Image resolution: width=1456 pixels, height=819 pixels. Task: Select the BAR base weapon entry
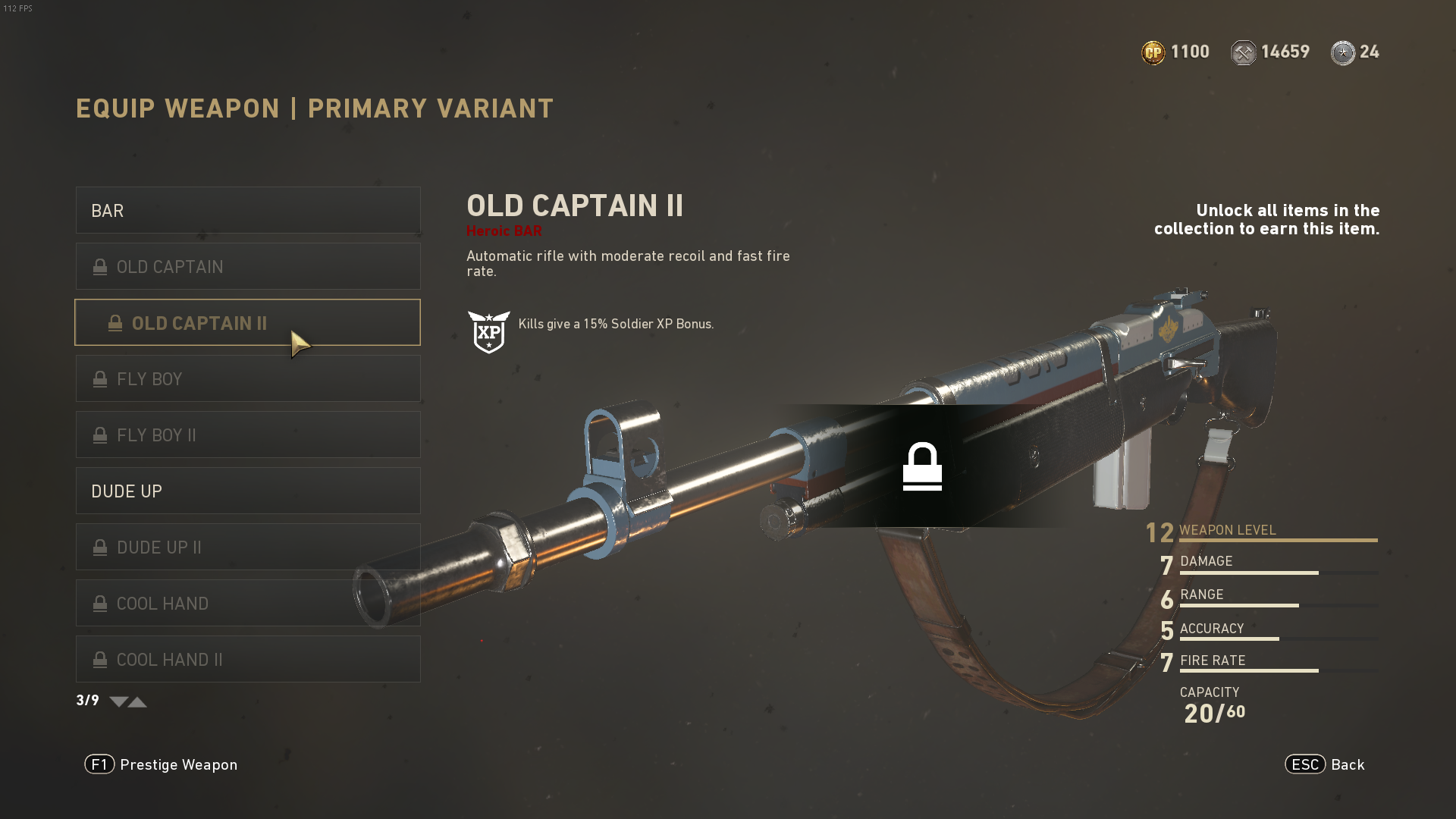(248, 210)
